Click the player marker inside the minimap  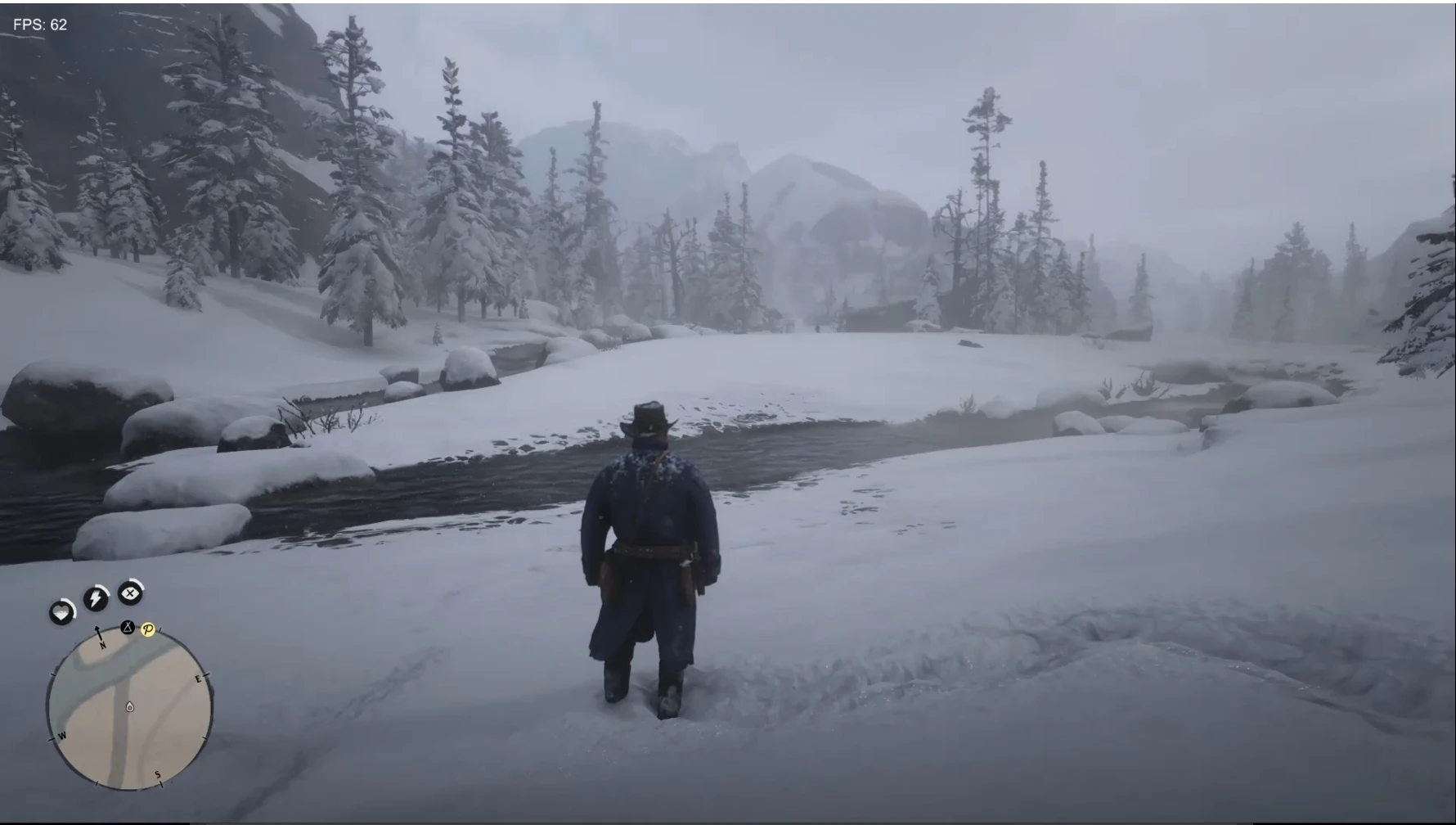pyautogui.click(x=128, y=707)
